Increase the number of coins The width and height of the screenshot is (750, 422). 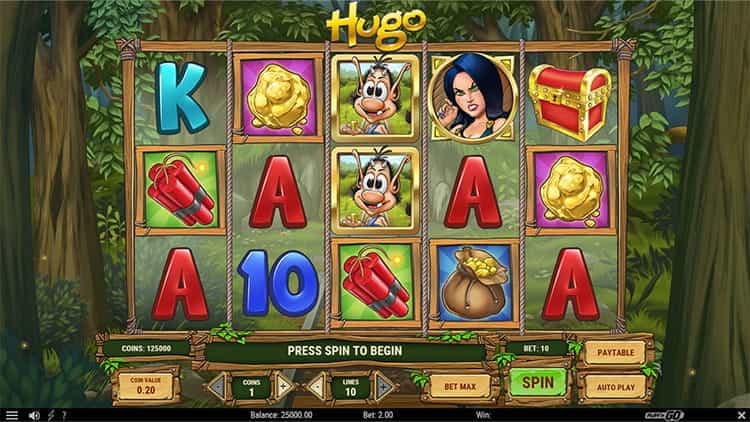284,385
